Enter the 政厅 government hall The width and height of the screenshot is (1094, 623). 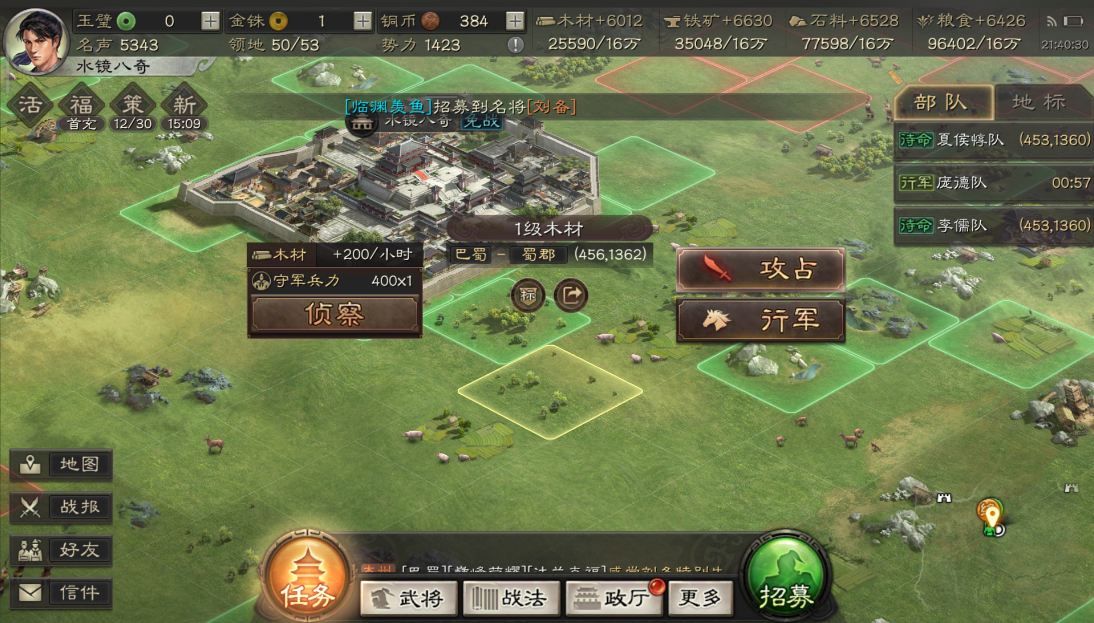click(613, 598)
